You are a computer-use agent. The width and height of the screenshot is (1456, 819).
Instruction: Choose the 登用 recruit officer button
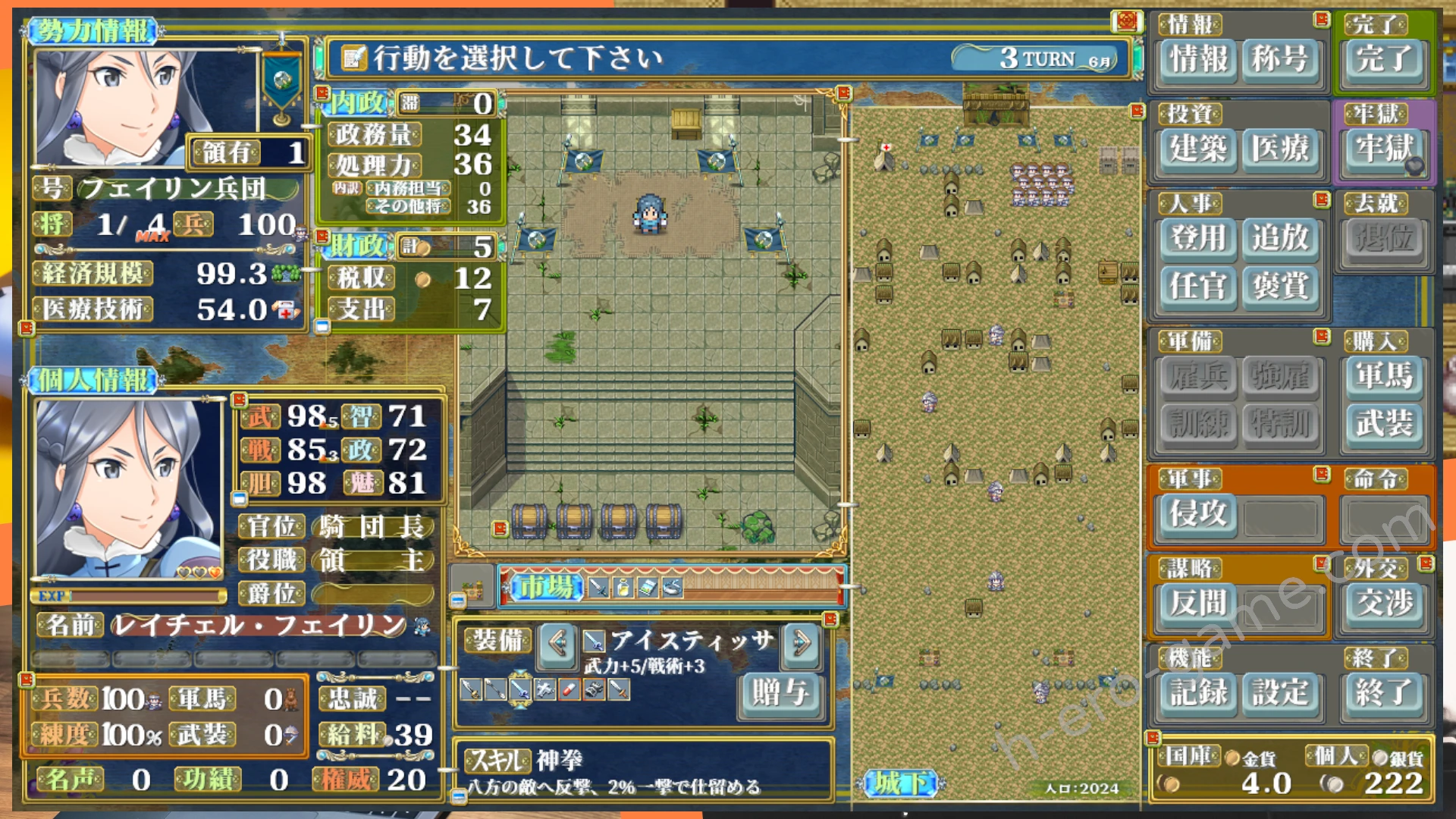(x=1197, y=238)
